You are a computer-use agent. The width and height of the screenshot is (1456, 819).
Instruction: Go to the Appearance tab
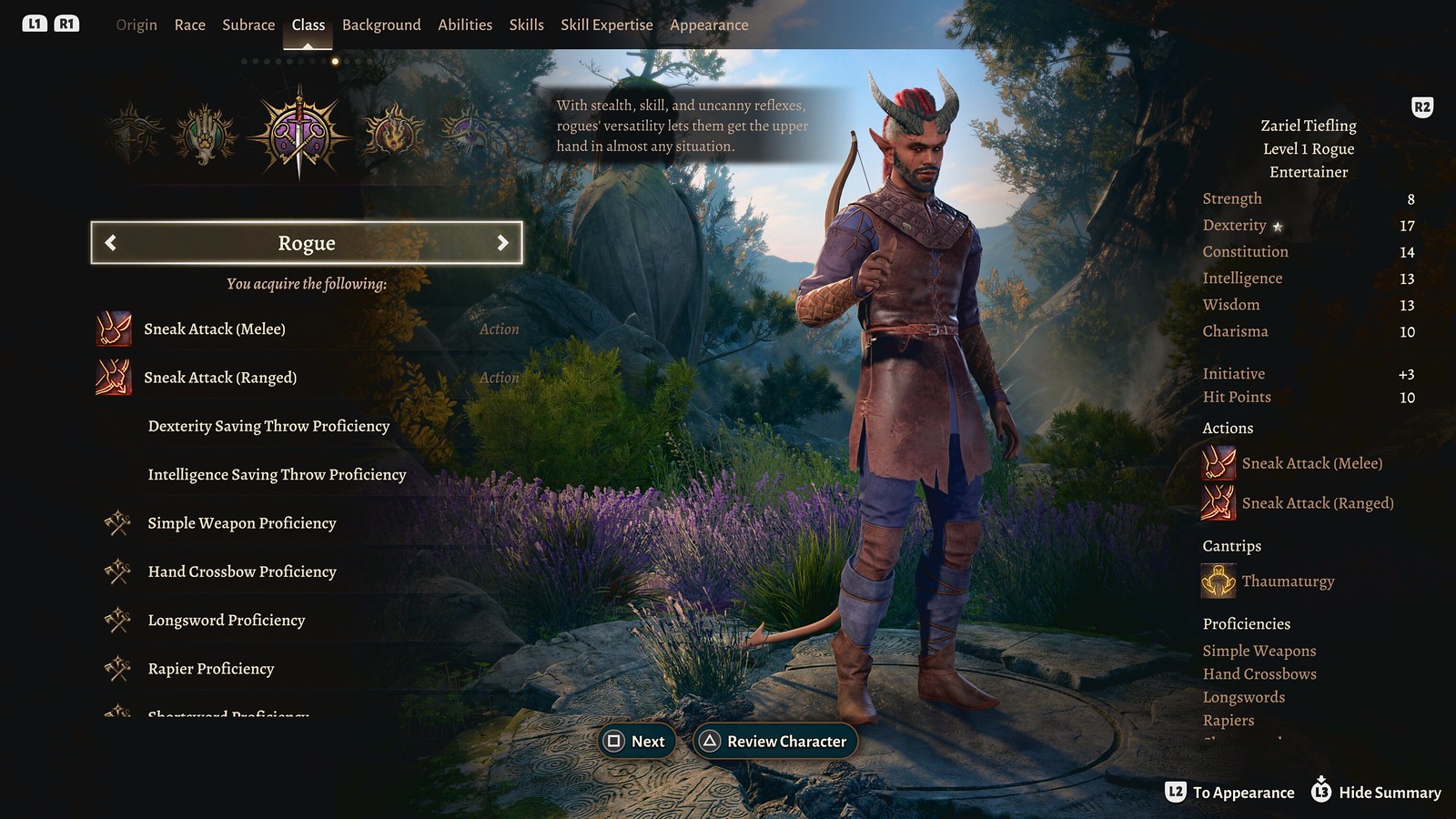[709, 25]
